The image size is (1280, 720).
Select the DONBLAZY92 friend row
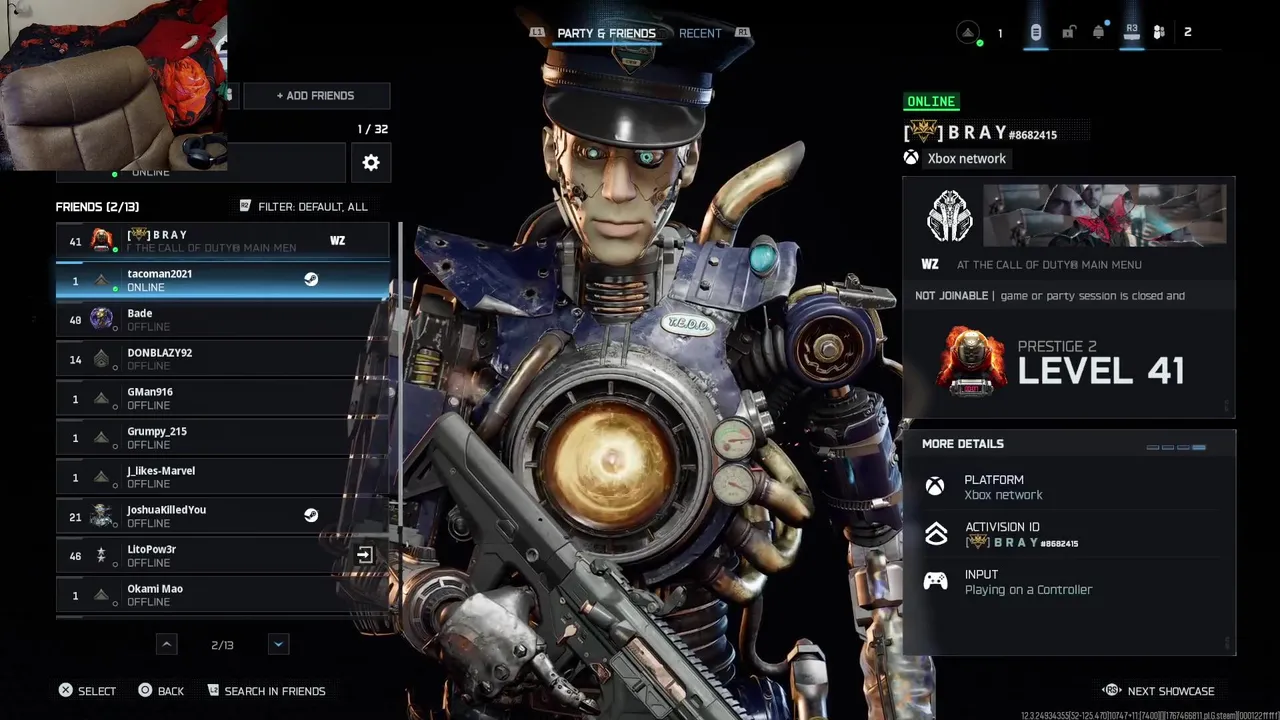point(222,359)
